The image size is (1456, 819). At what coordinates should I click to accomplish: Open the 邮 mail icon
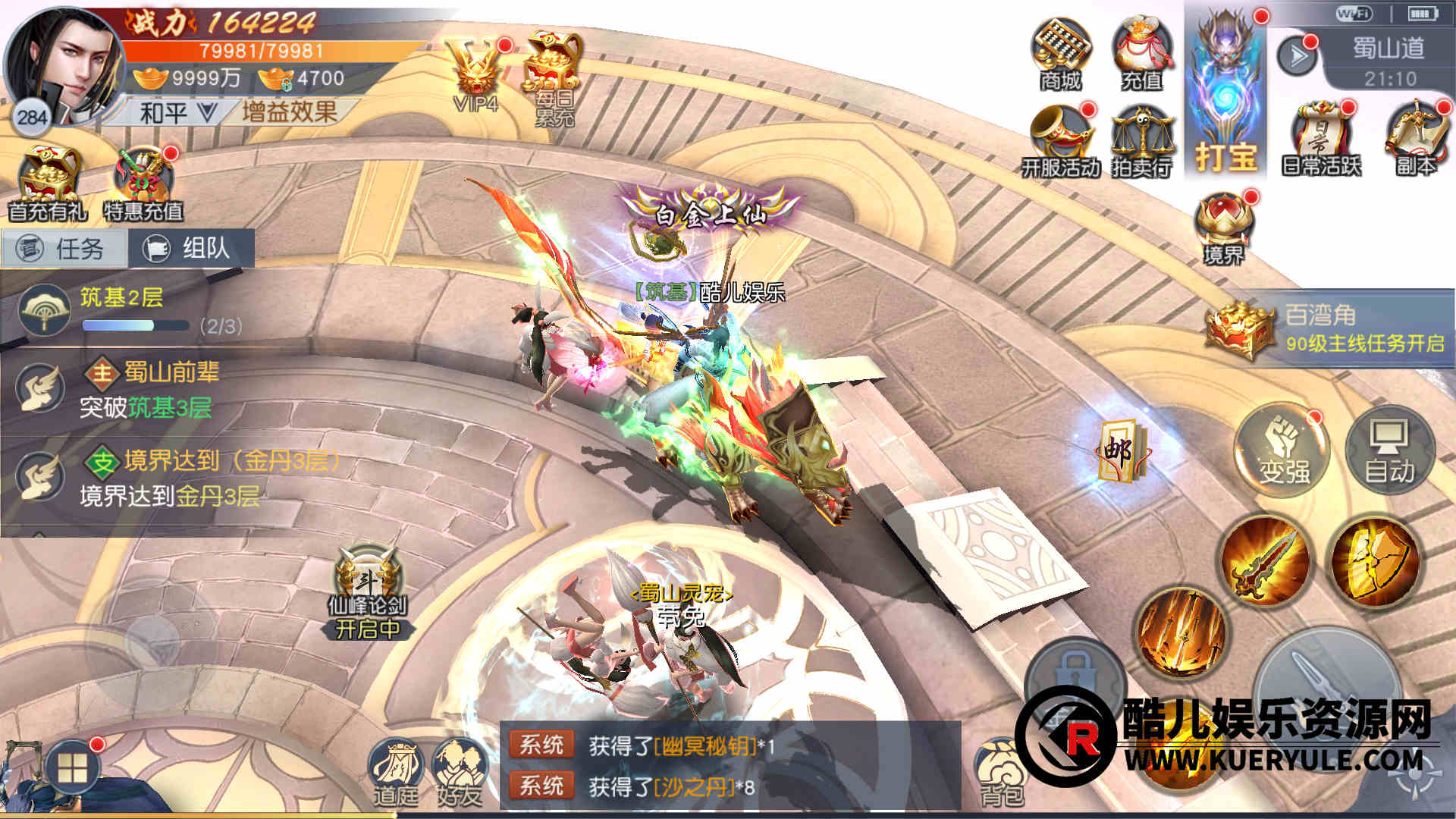(1120, 450)
